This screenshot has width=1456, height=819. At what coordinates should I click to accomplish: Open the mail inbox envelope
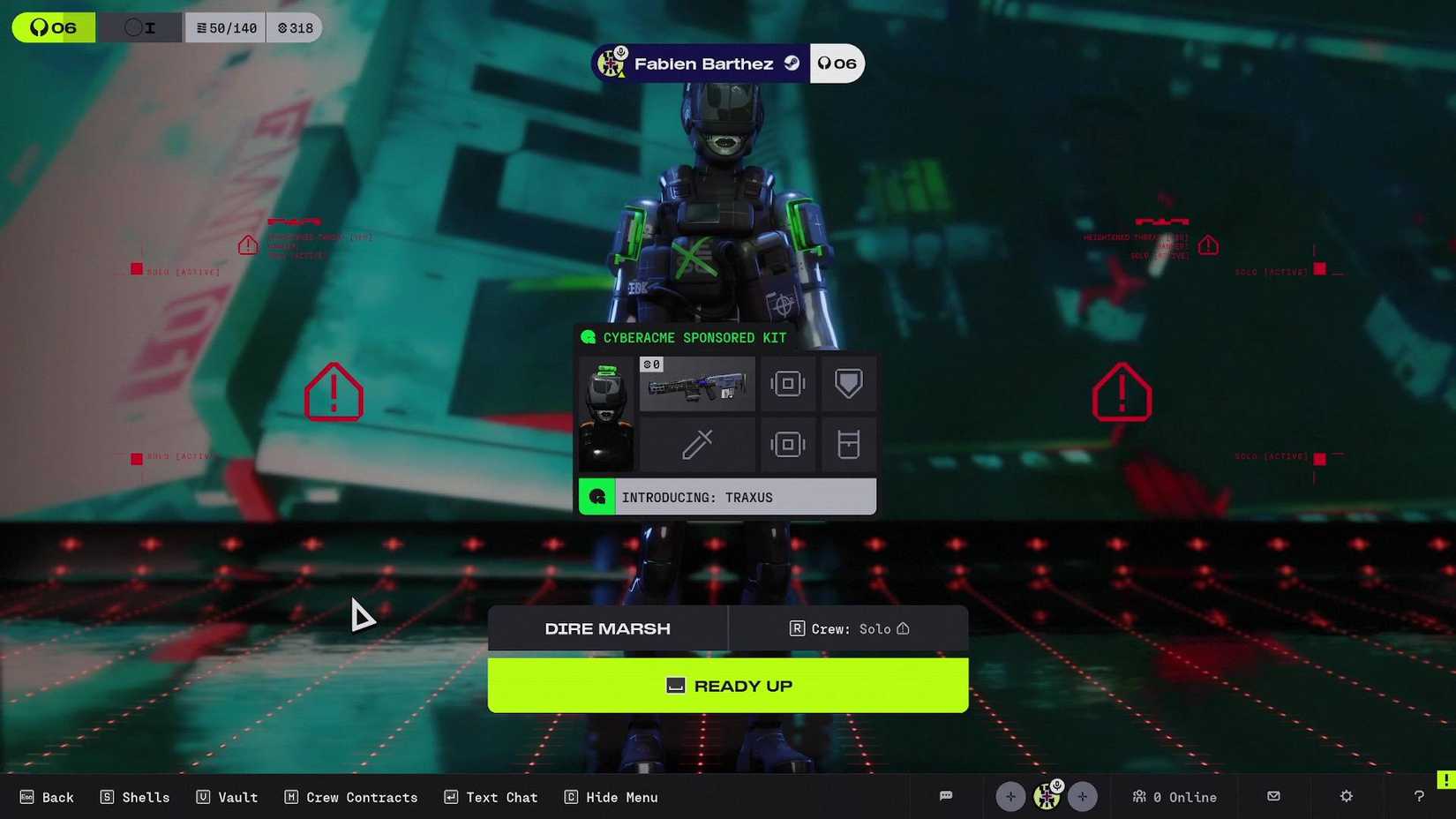coord(1273,796)
